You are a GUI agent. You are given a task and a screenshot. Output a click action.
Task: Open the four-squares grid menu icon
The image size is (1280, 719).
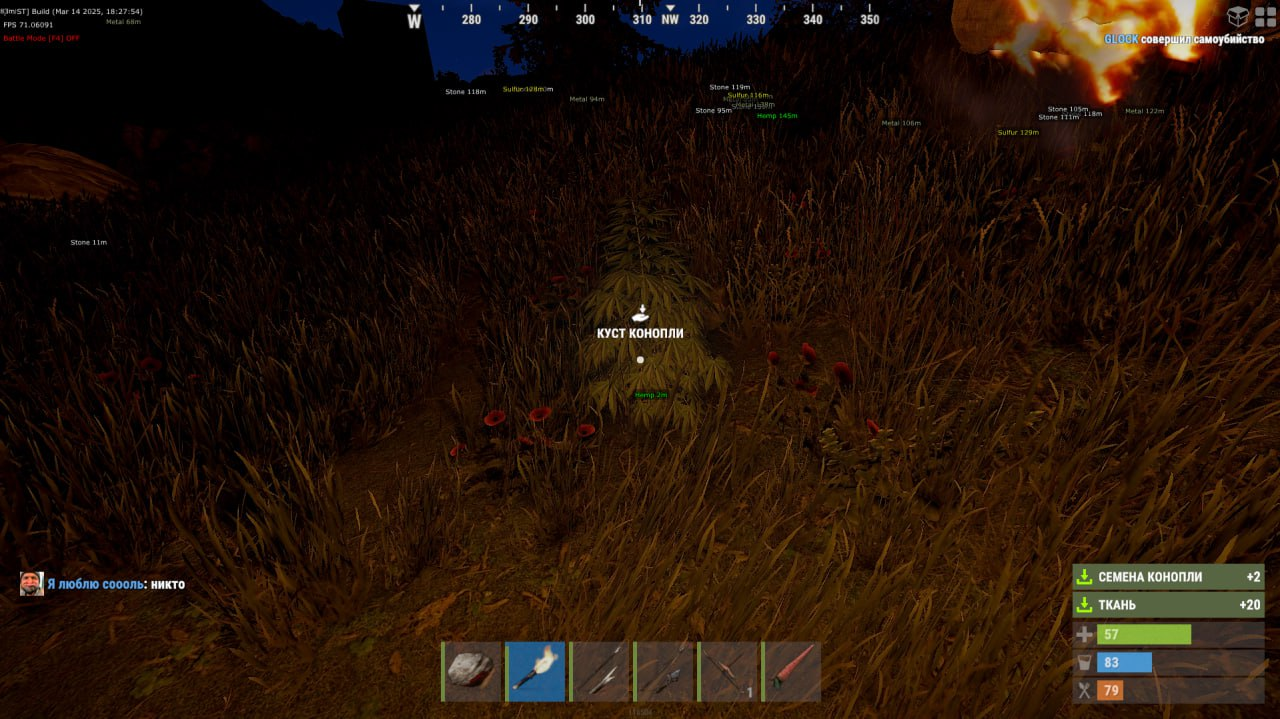pos(1265,17)
